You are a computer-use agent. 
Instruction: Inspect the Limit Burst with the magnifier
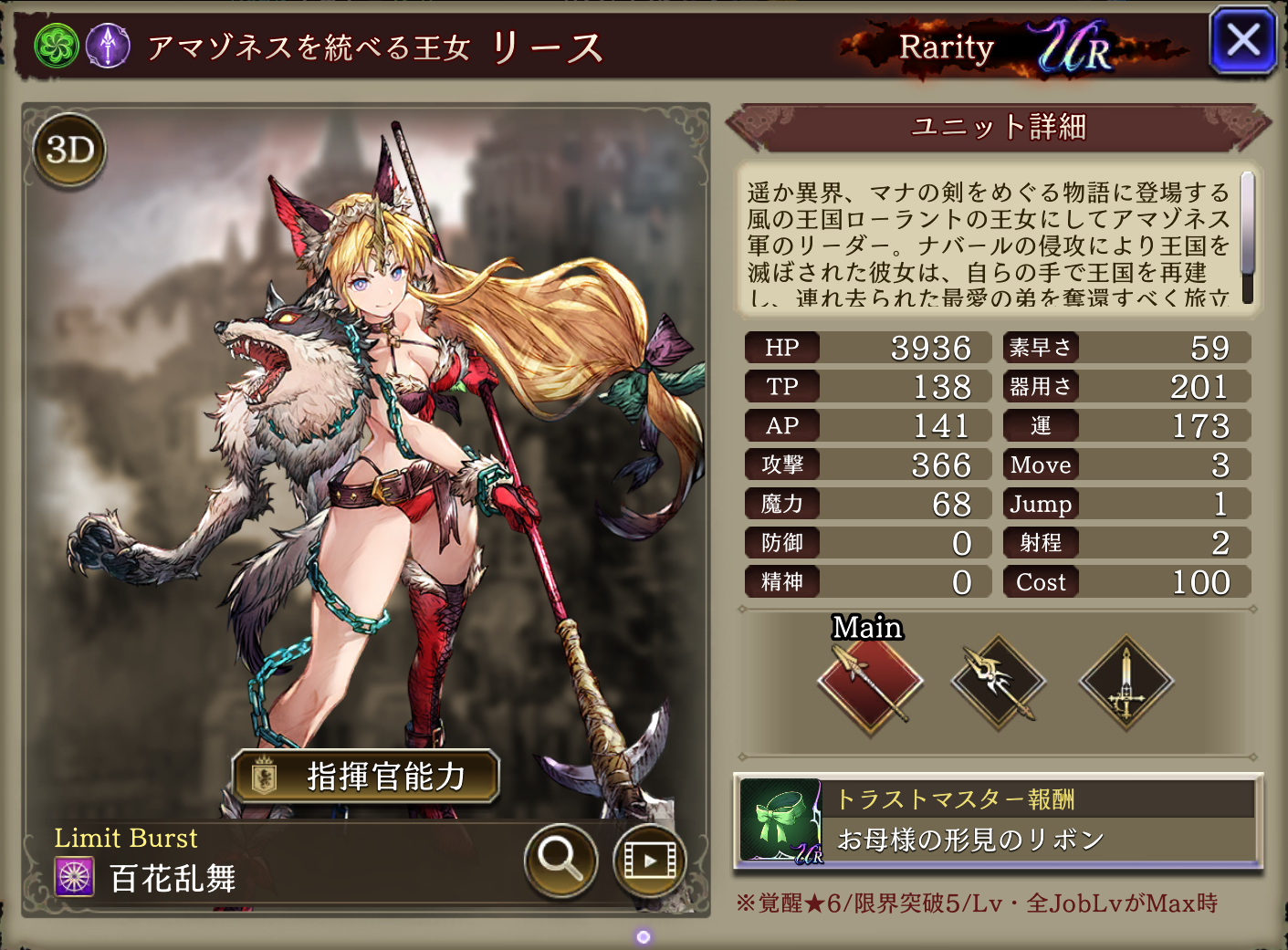[x=560, y=860]
